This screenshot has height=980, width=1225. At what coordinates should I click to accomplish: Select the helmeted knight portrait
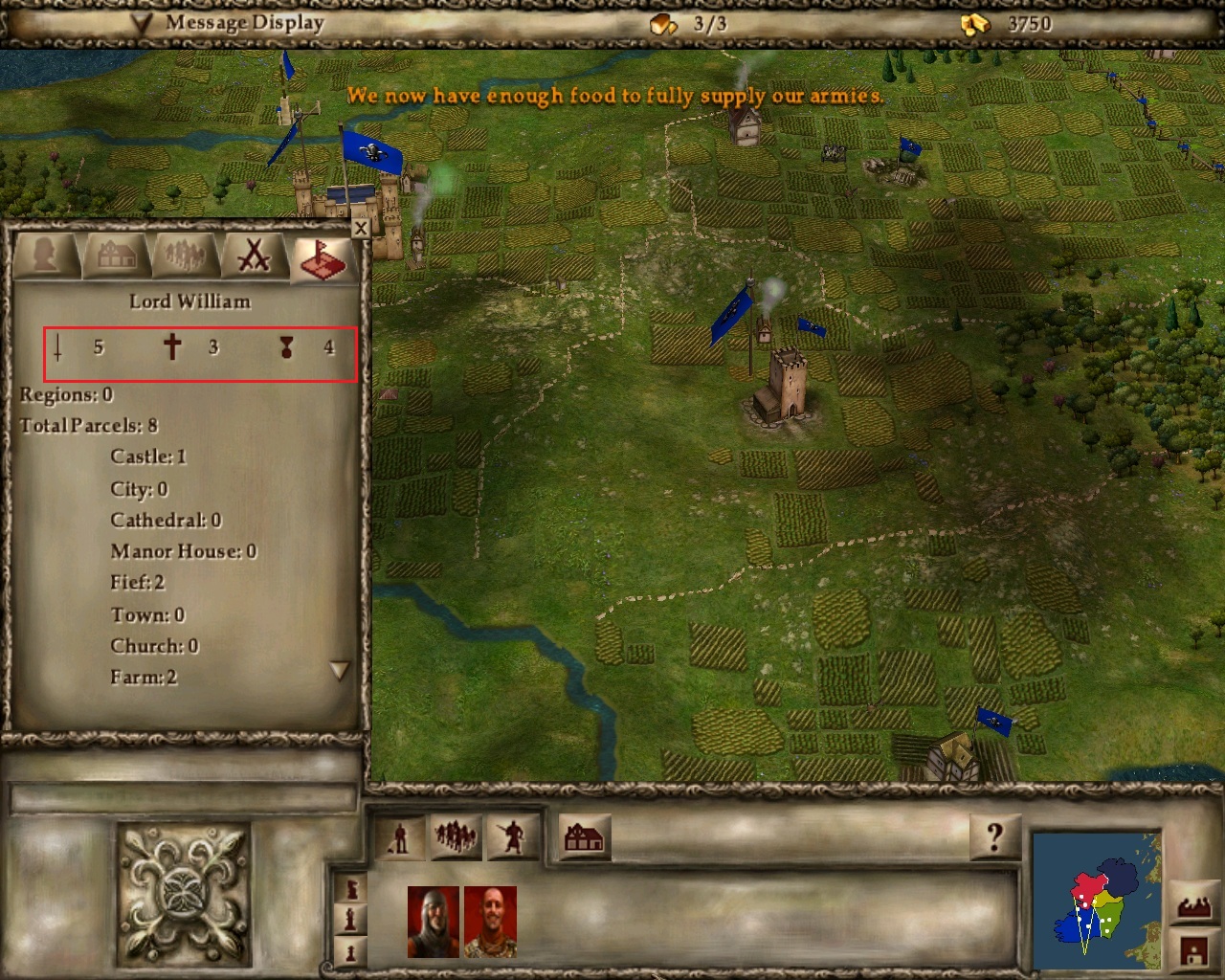[x=432, y=922]
